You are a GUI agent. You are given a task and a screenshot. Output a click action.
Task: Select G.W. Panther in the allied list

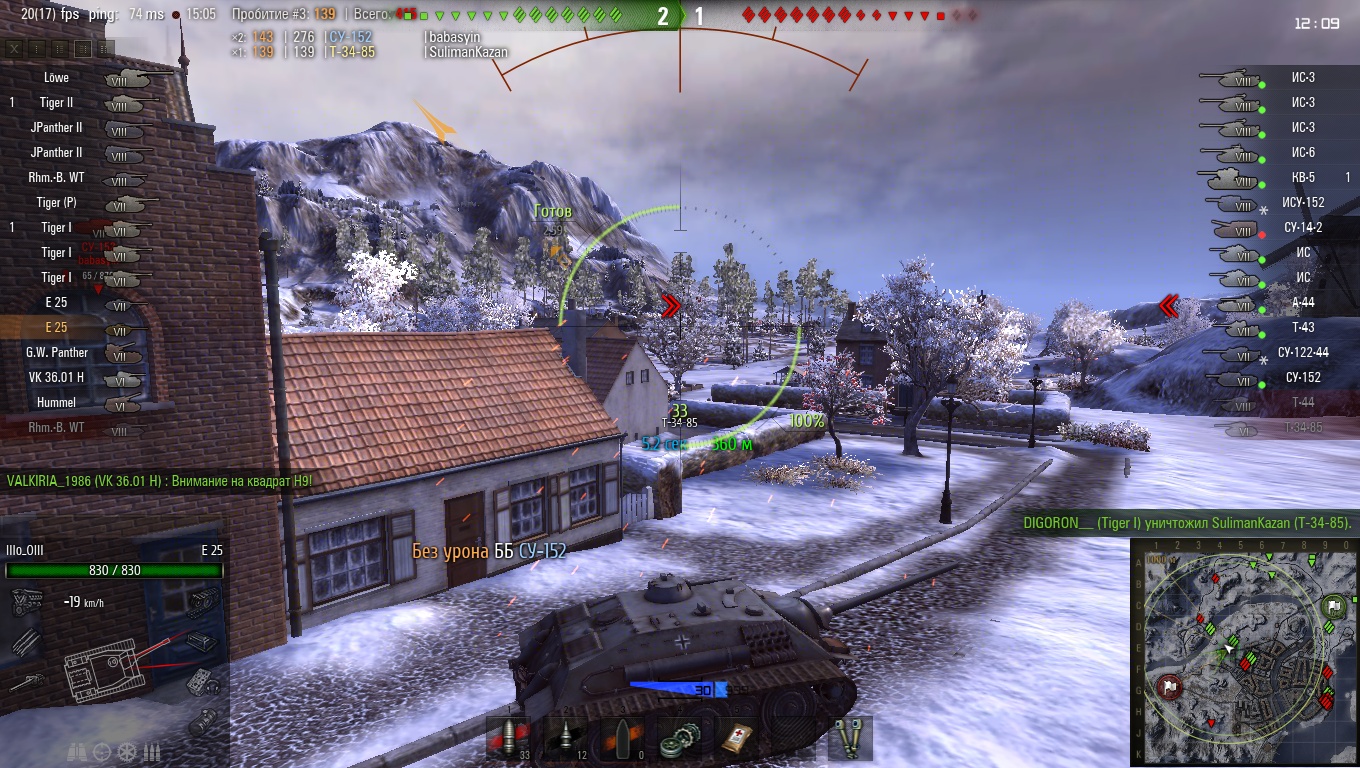(57, 352)
